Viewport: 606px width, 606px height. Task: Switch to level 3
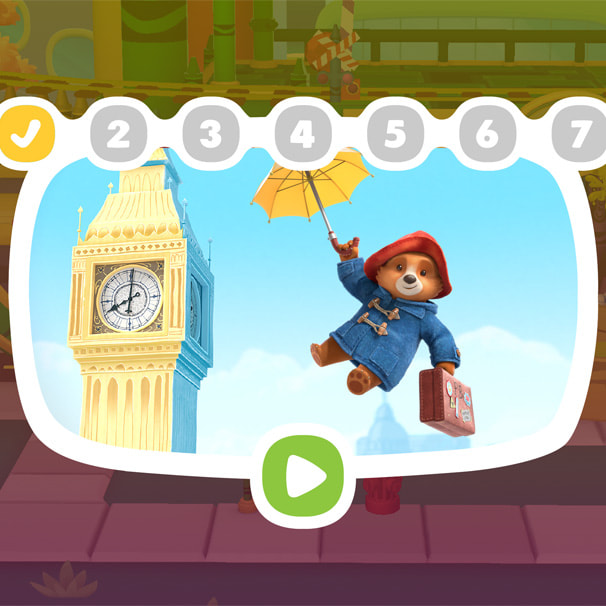click(x=211, y=134)
